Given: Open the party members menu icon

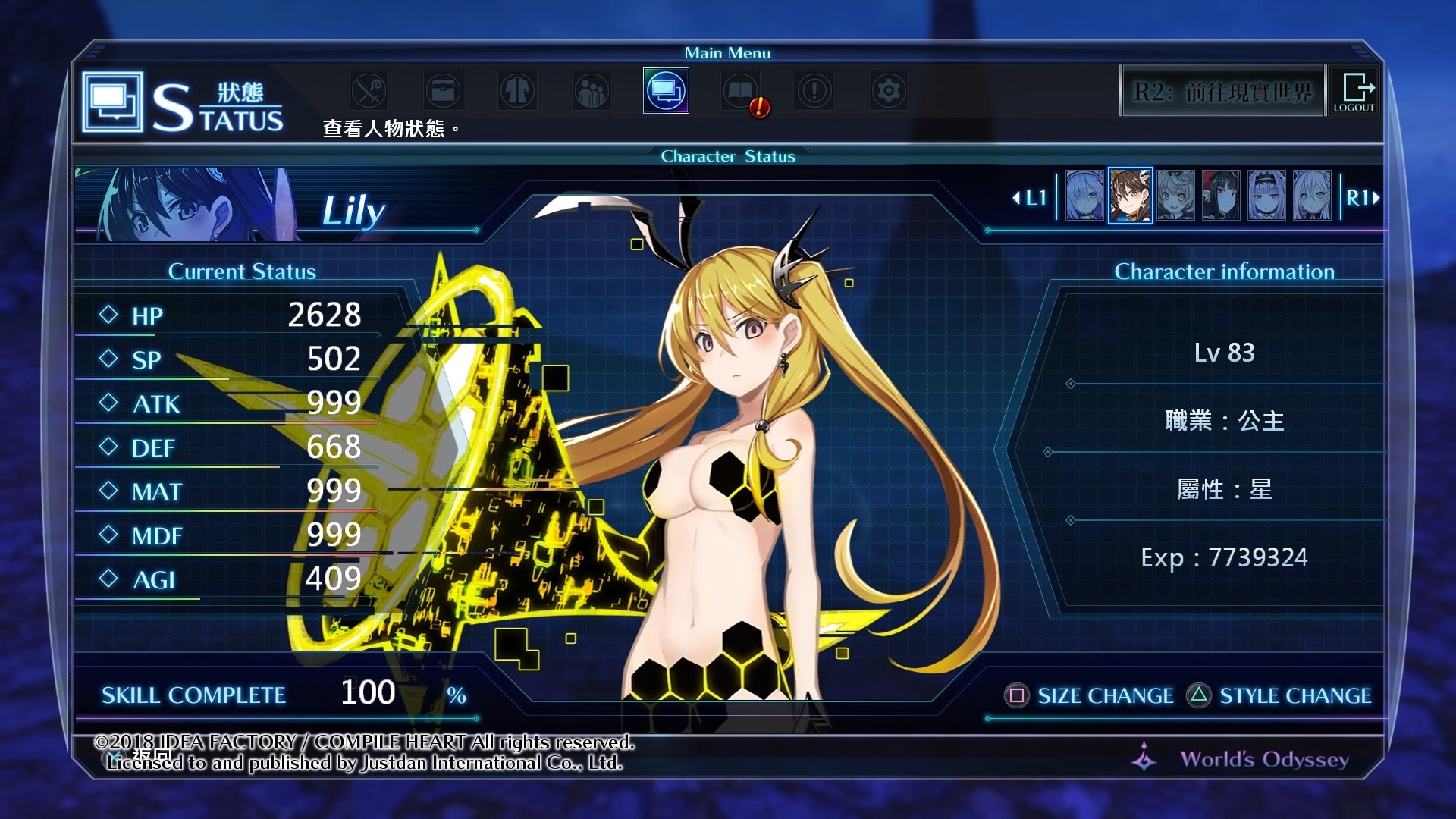Looking at the screenshot, I should [x=591, y=91].
